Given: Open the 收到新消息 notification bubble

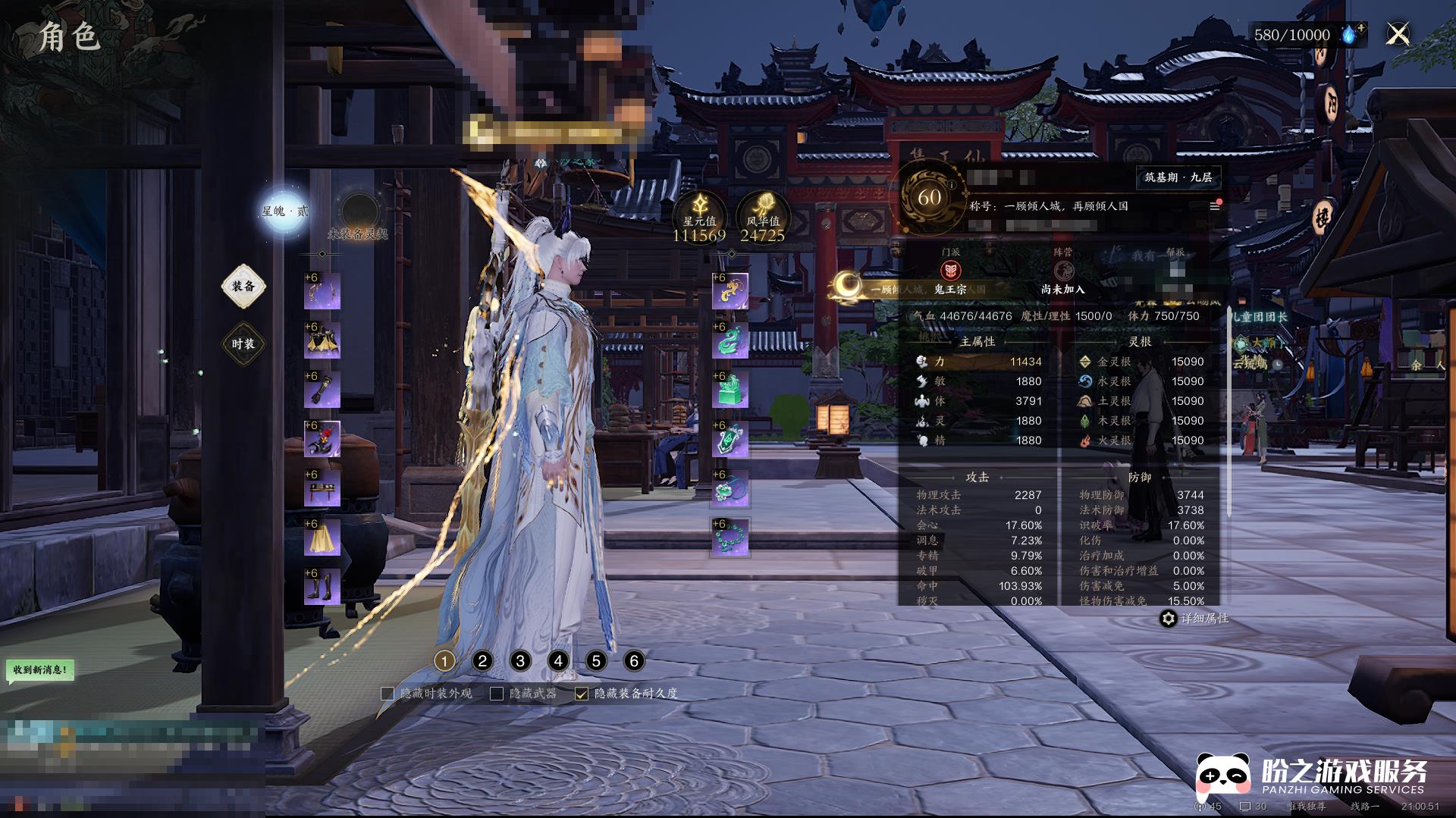Looking at the screenshot, I should pyautogui.click(x=40, y=670).
